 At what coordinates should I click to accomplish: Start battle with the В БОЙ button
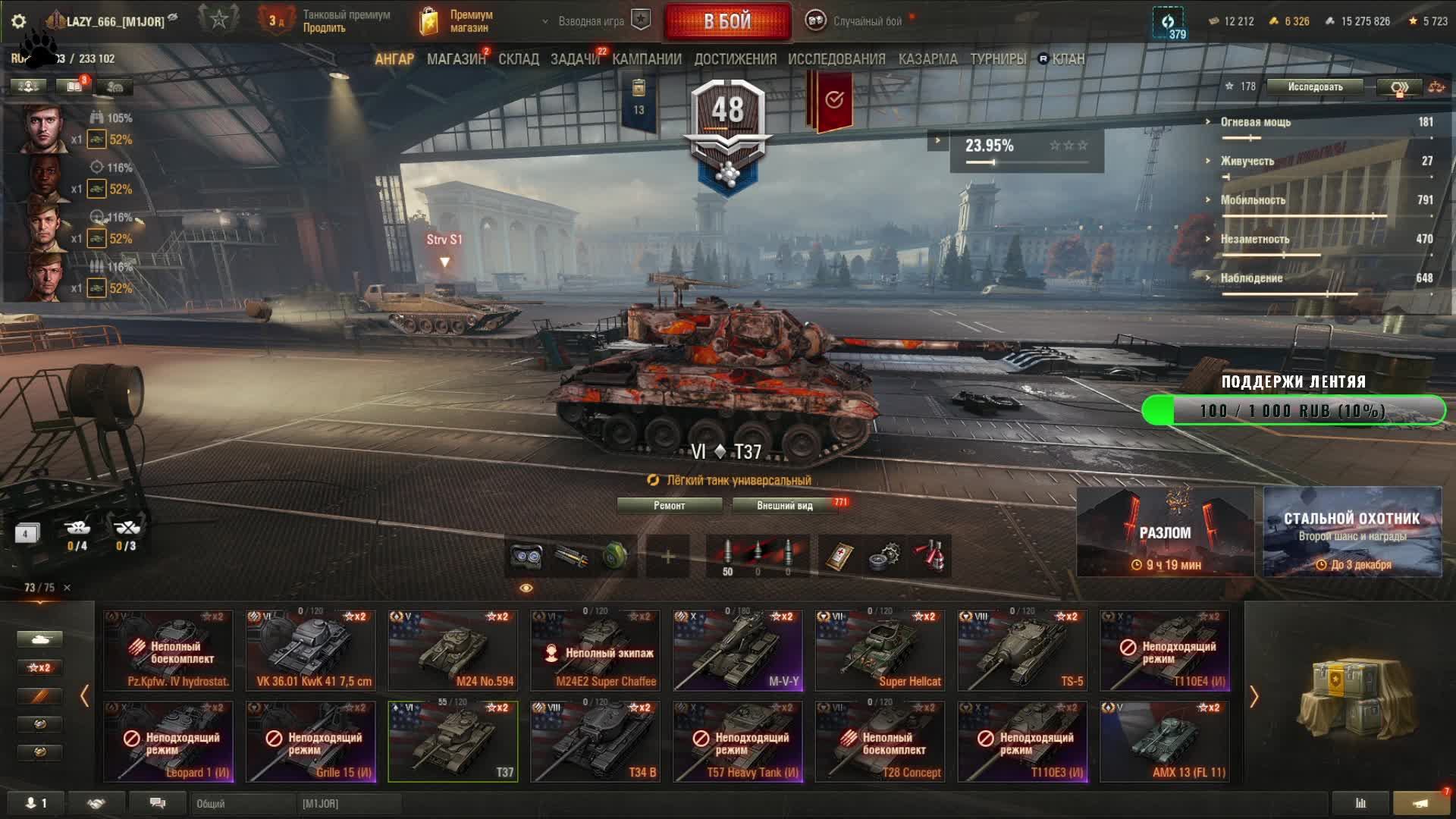point(727,21)
